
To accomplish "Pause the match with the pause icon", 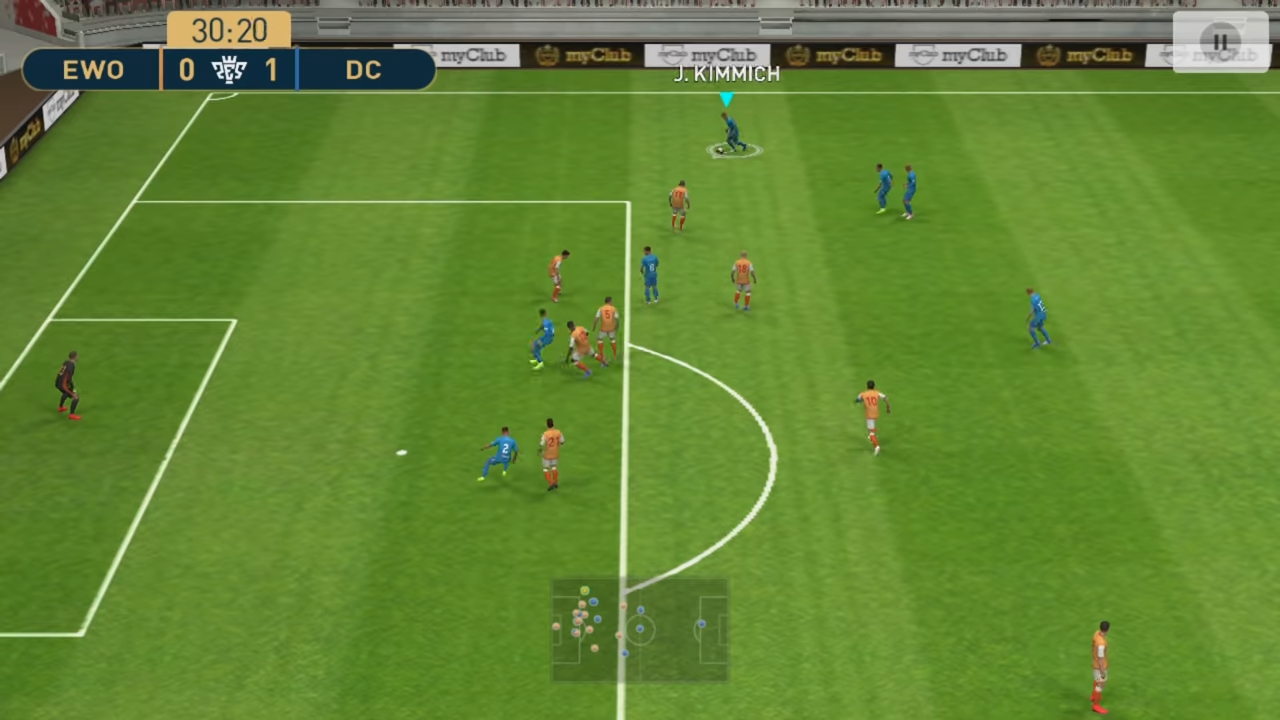I will [x=1219, y=42].
